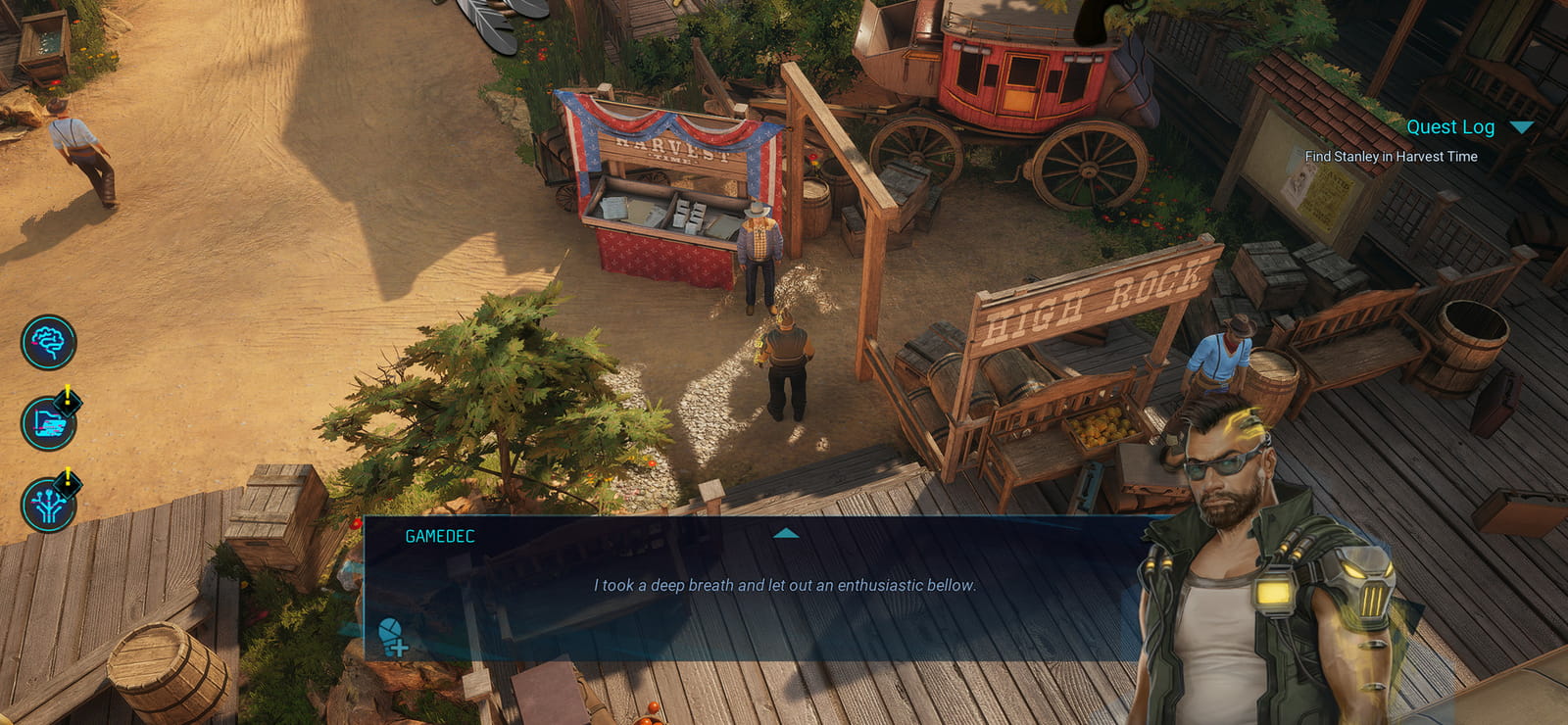The height and width of the screenshot is (725, 1568).
Task: Continue the Gamedec dialogue line
Action: (x=784, y=585)
